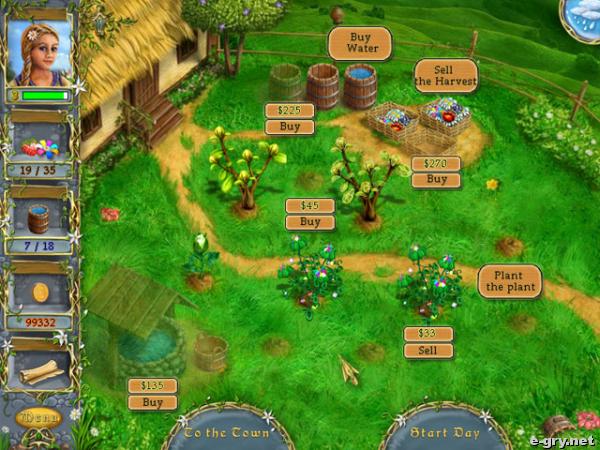Buy the $225 item
This screenshot has width=600, height=450.
(289, 127)
